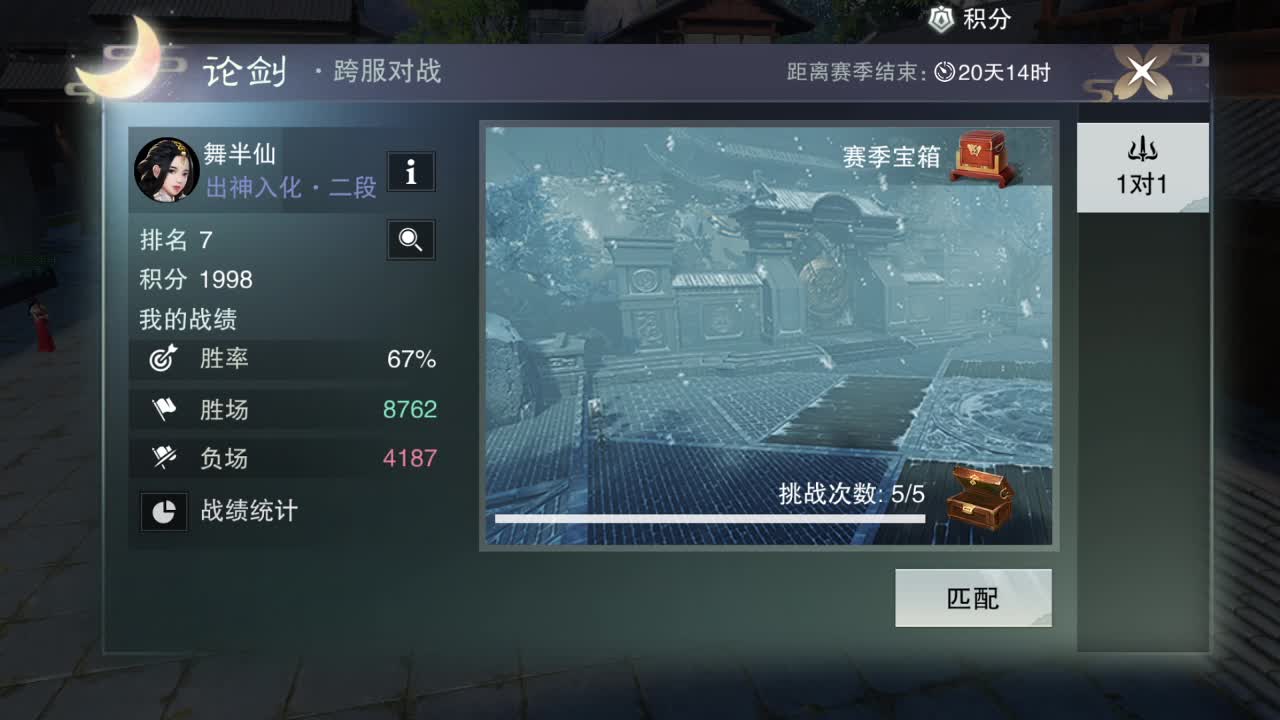Click the info 'i' icon beside 舞半仙

coord(411,172)
